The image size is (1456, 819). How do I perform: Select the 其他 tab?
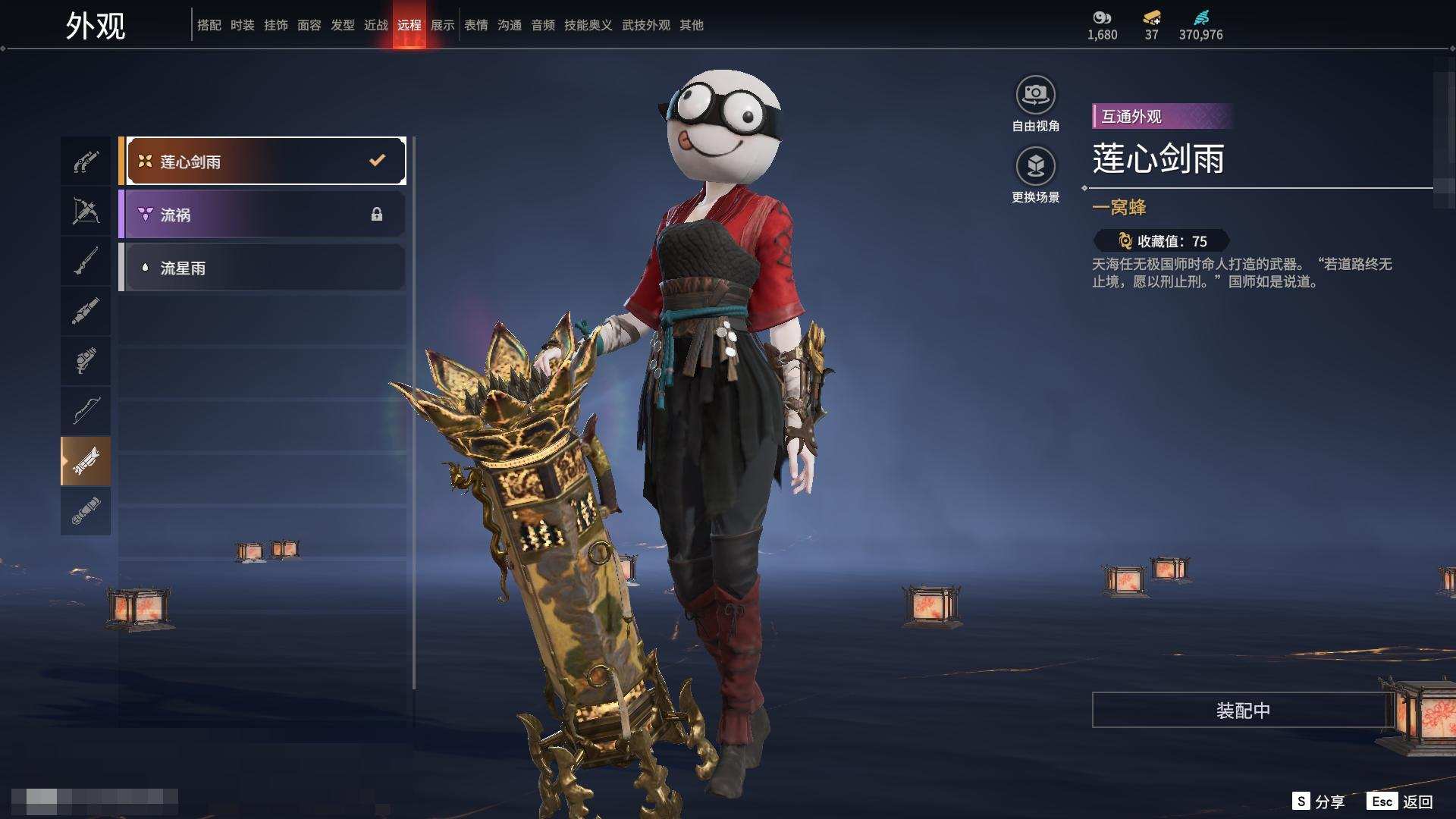[x=691, y=25]
